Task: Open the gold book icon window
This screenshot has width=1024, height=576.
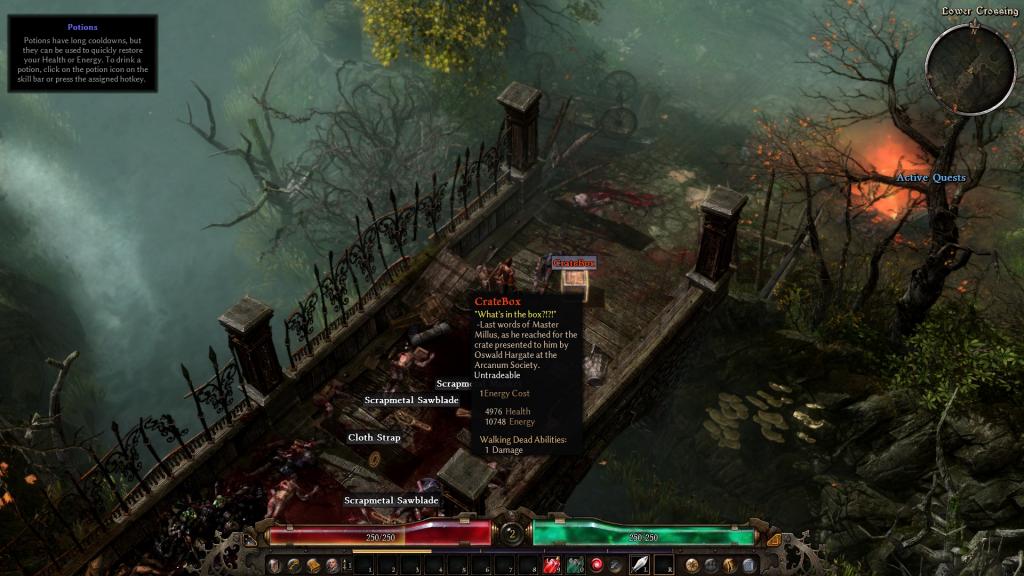Action: point(314,566)
